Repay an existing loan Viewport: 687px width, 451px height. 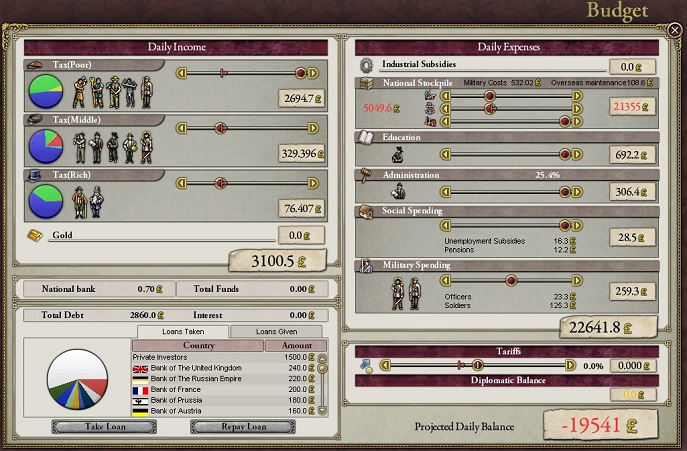(242, 427)
